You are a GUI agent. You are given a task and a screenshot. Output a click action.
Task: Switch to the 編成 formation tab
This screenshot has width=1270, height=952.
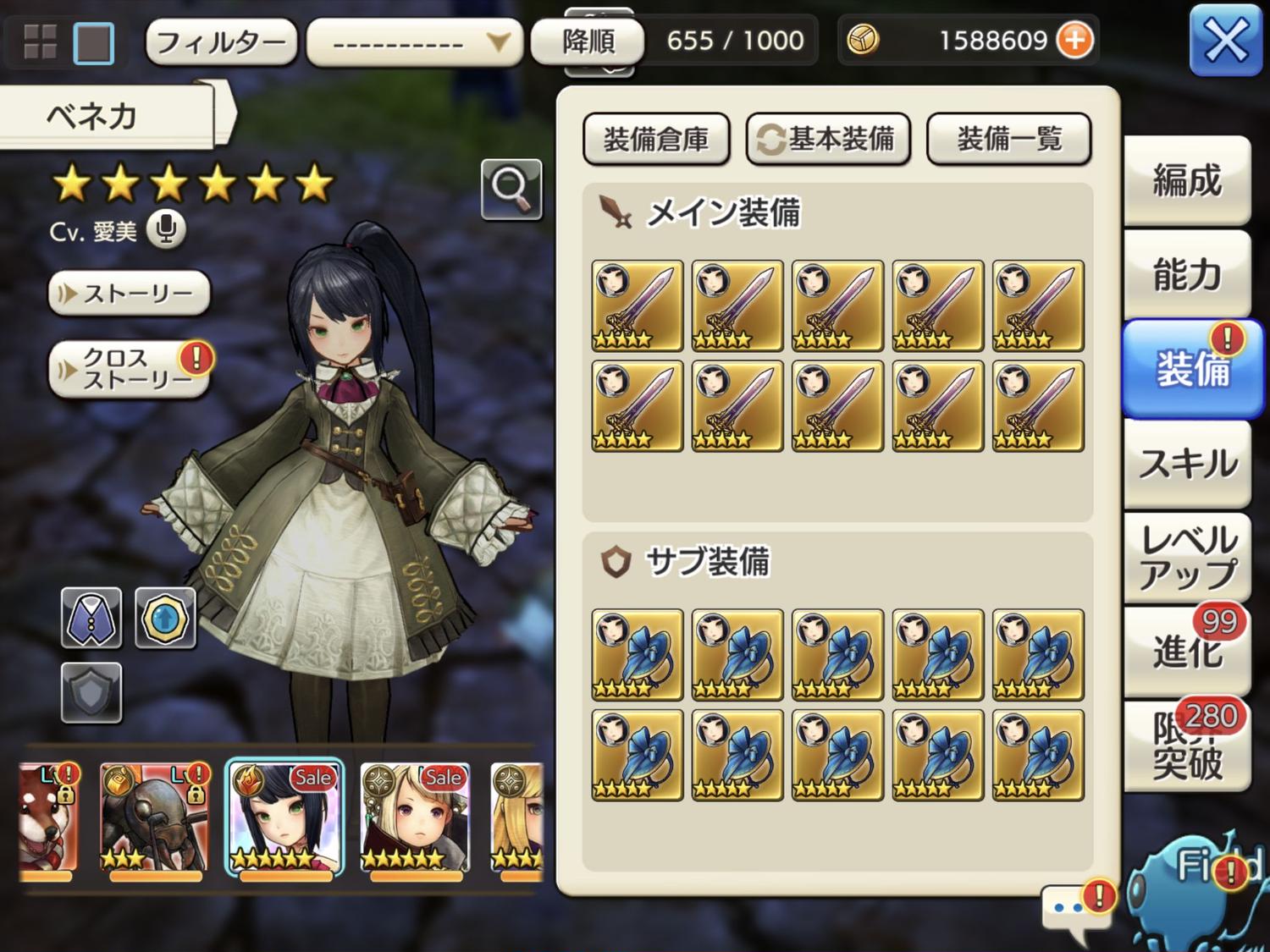tap(1187, 180)
